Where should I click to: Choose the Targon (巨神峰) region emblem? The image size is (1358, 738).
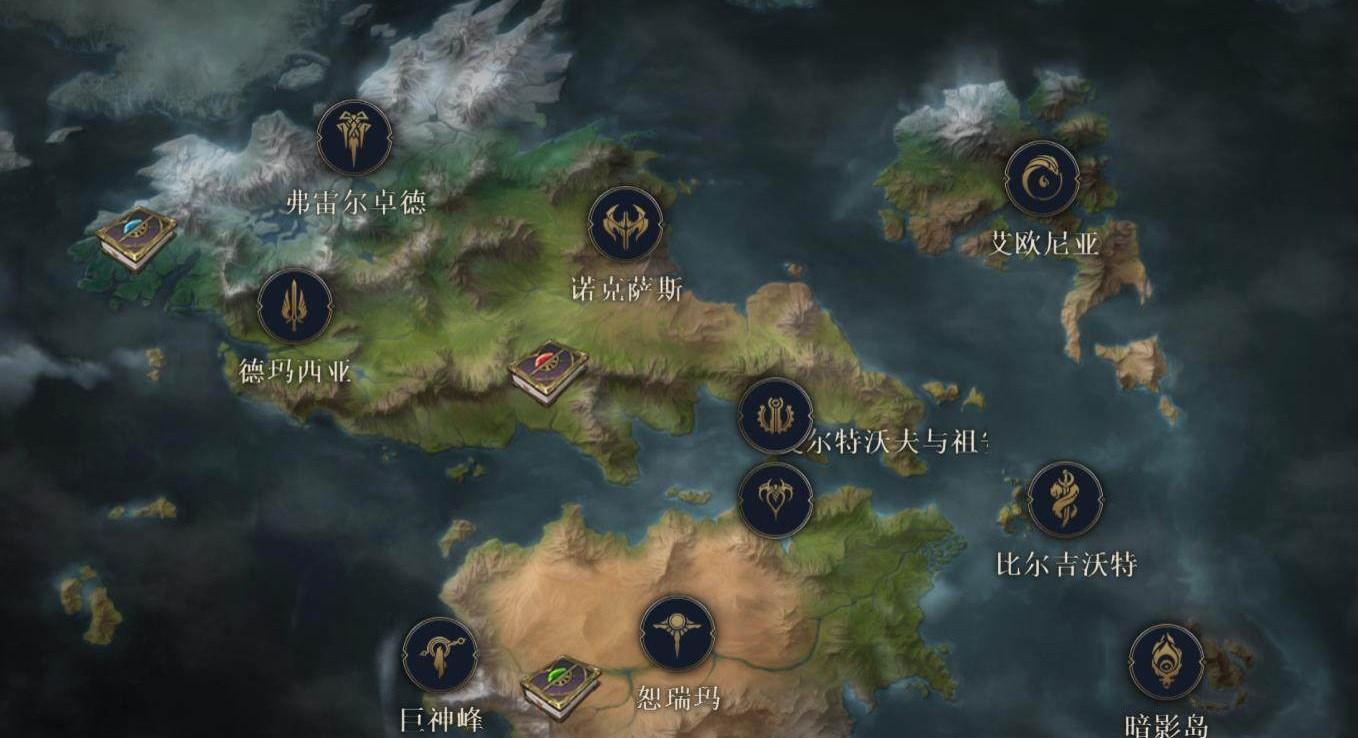point(440,656)
